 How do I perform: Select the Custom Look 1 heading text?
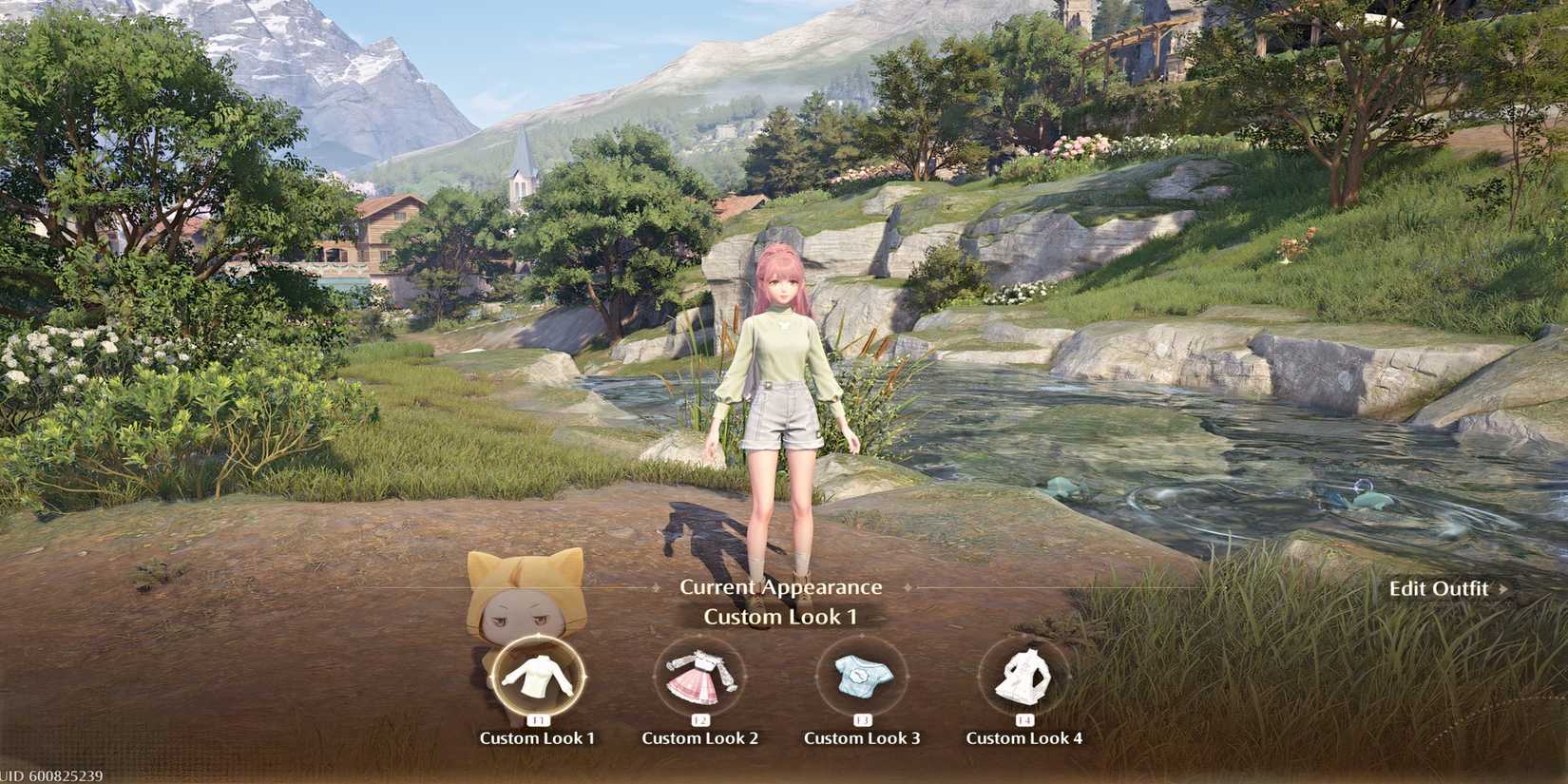(x=781, y=616)
